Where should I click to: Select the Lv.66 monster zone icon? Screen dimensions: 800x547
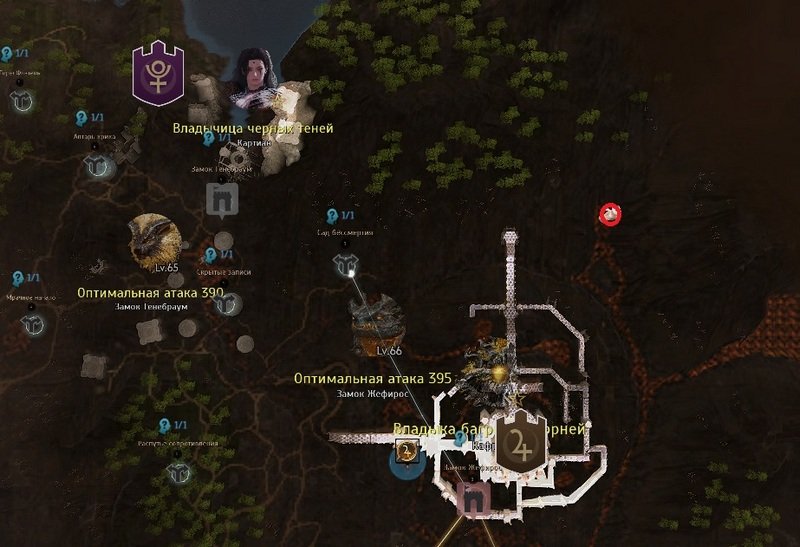376,322
